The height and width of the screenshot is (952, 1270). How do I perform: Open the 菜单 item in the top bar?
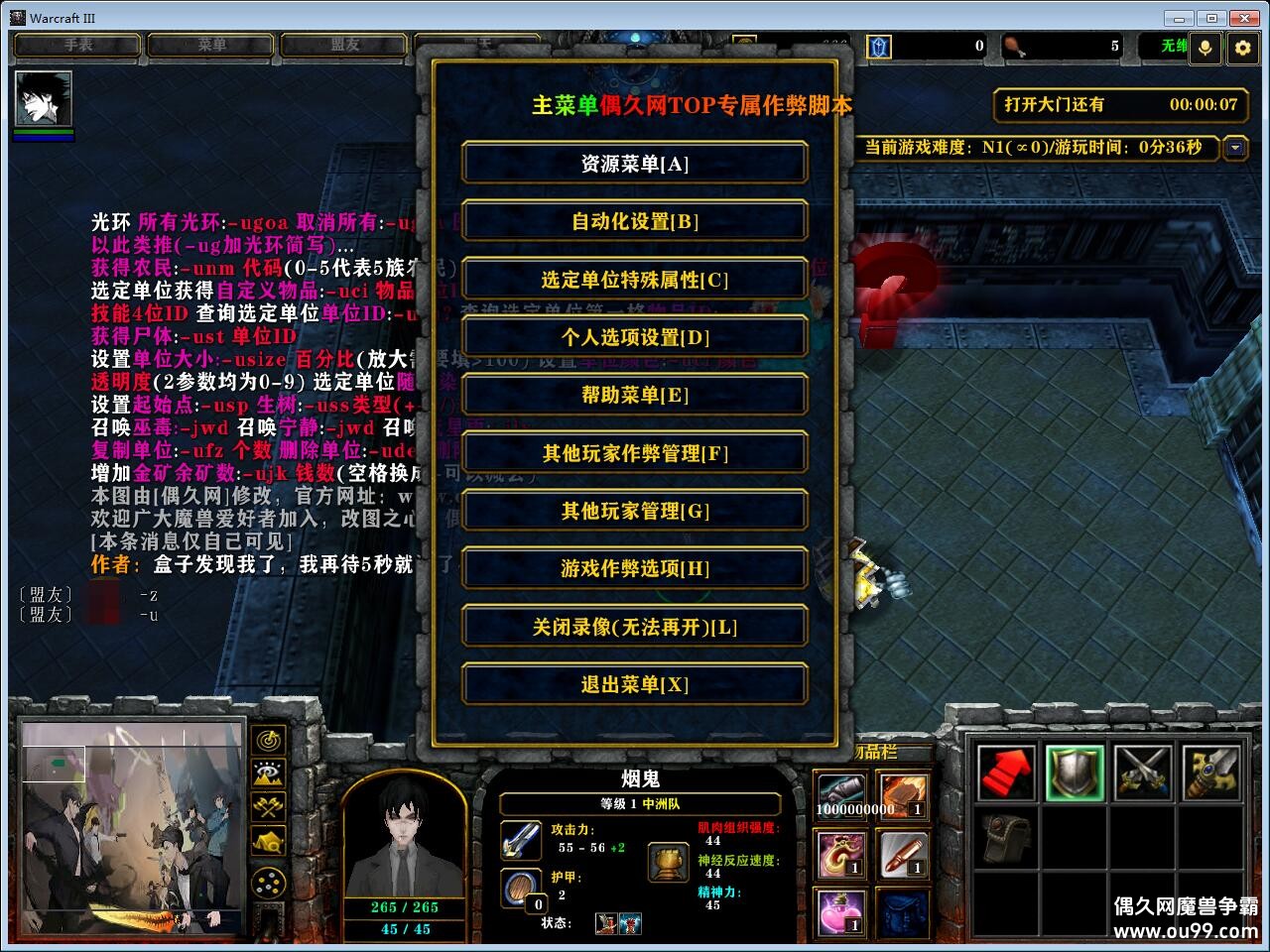point(209,44)
